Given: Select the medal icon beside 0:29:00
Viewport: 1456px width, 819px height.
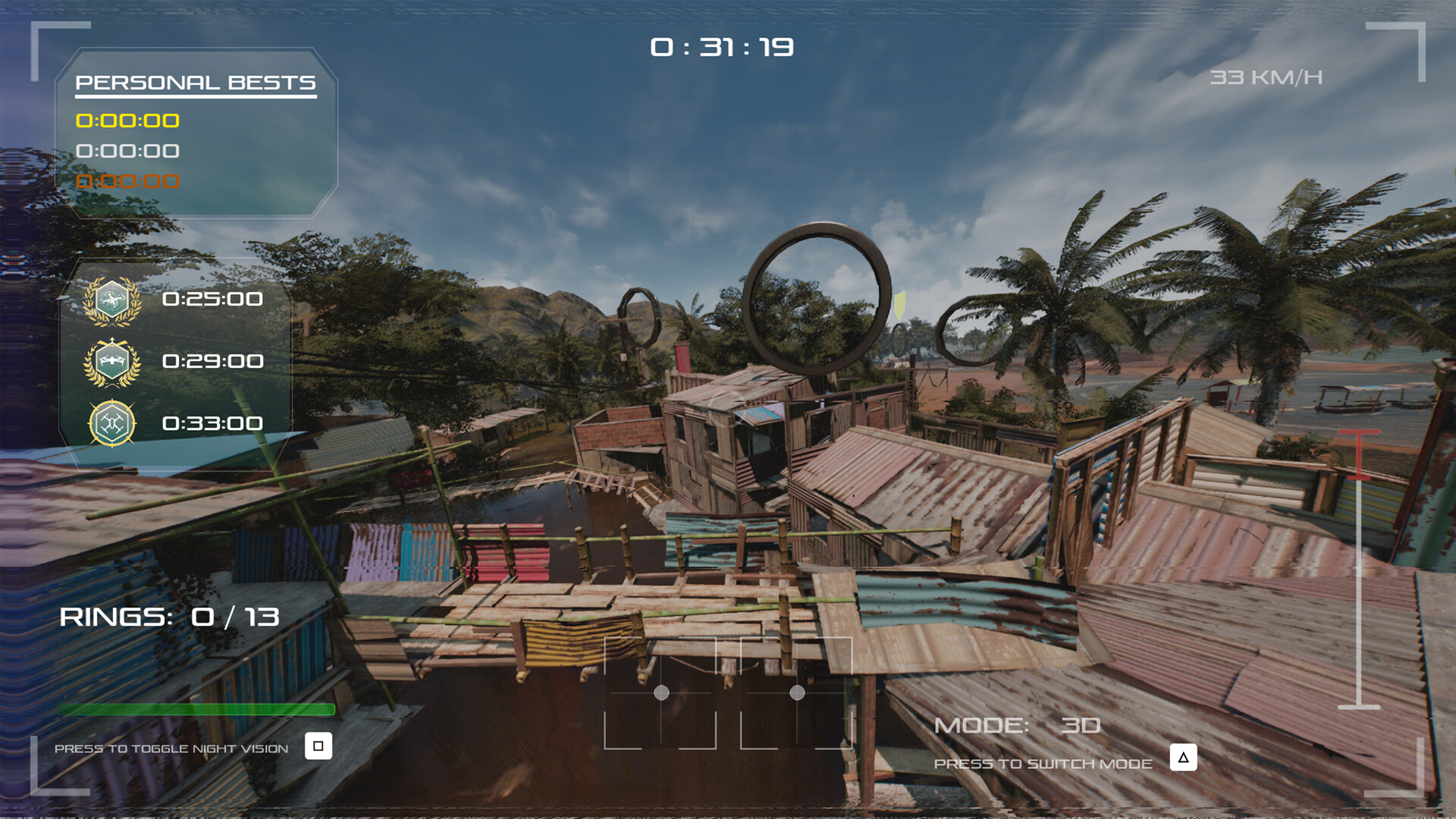Looking at the screenshot, I should click(x=112, y=362).
